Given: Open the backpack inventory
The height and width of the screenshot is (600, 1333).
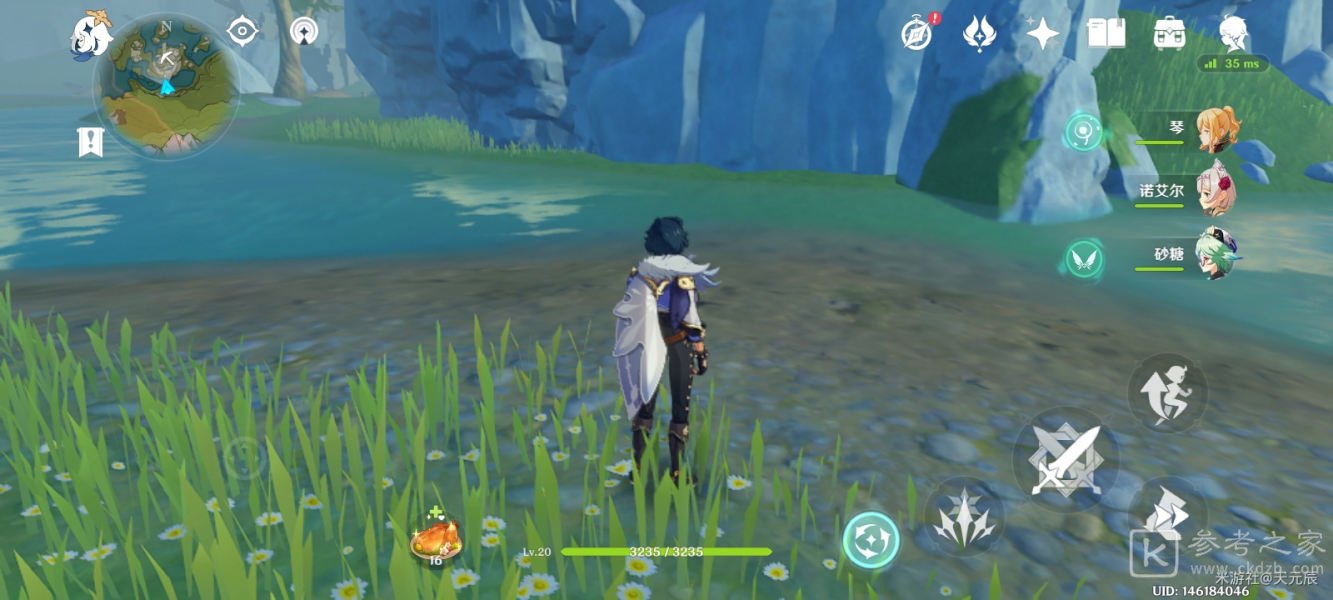Looking at the screenshot, I should coord(1169,33).
